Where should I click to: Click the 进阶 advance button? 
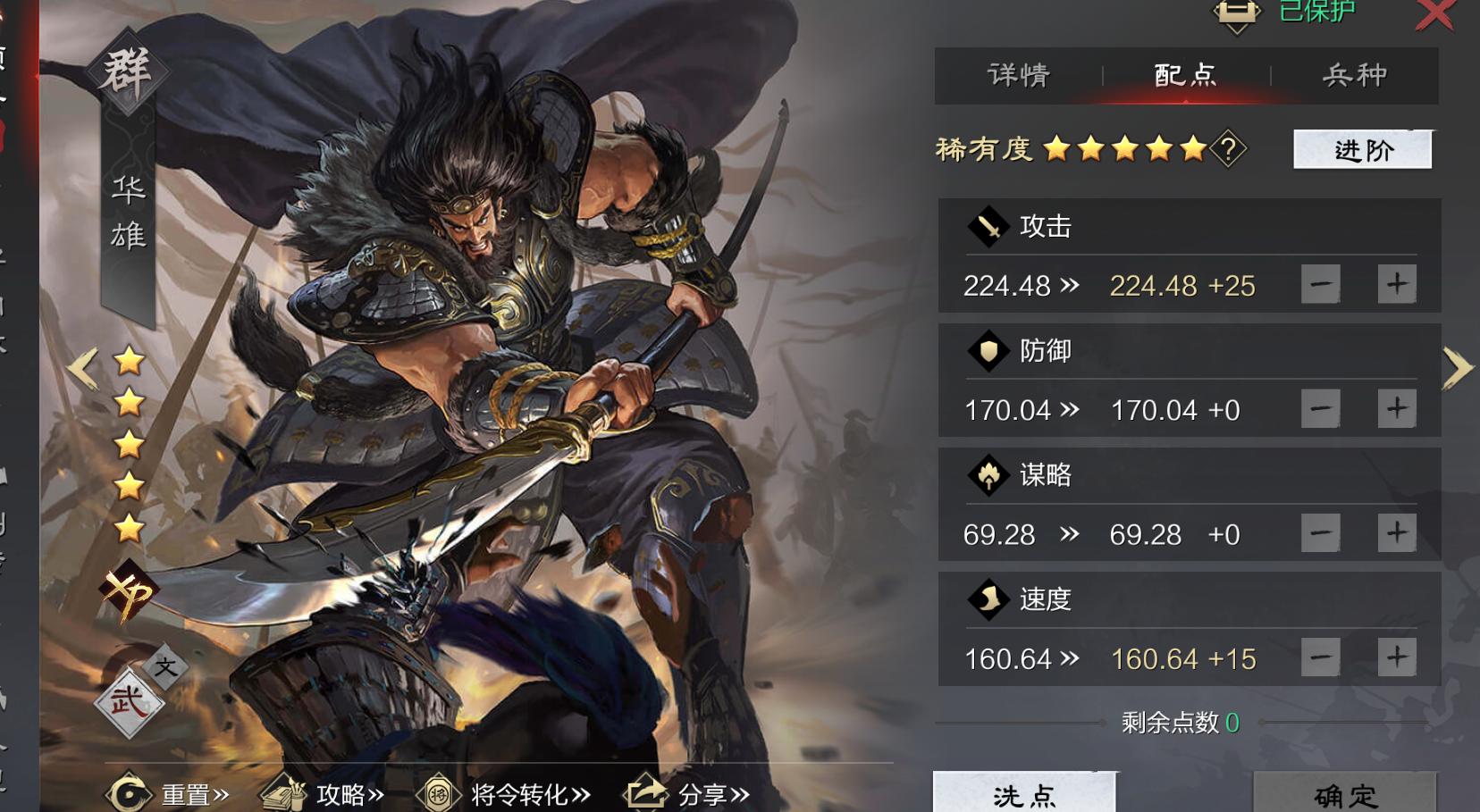point(1362,150)
